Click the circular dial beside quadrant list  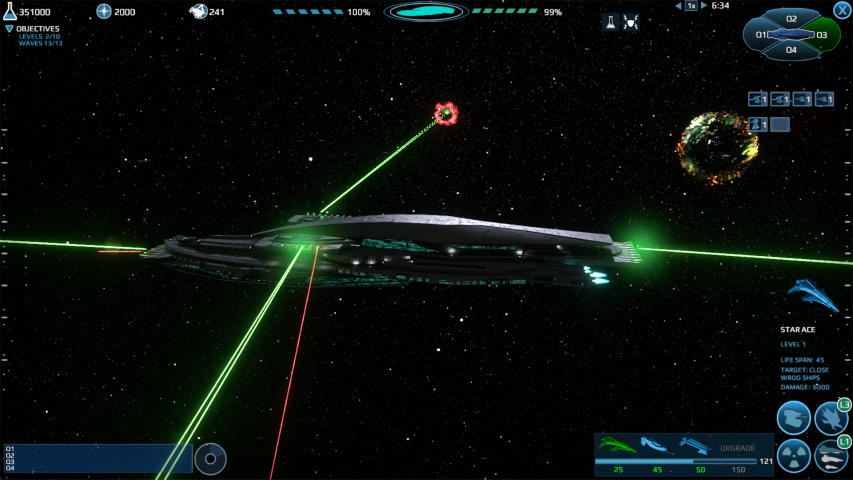210,459
